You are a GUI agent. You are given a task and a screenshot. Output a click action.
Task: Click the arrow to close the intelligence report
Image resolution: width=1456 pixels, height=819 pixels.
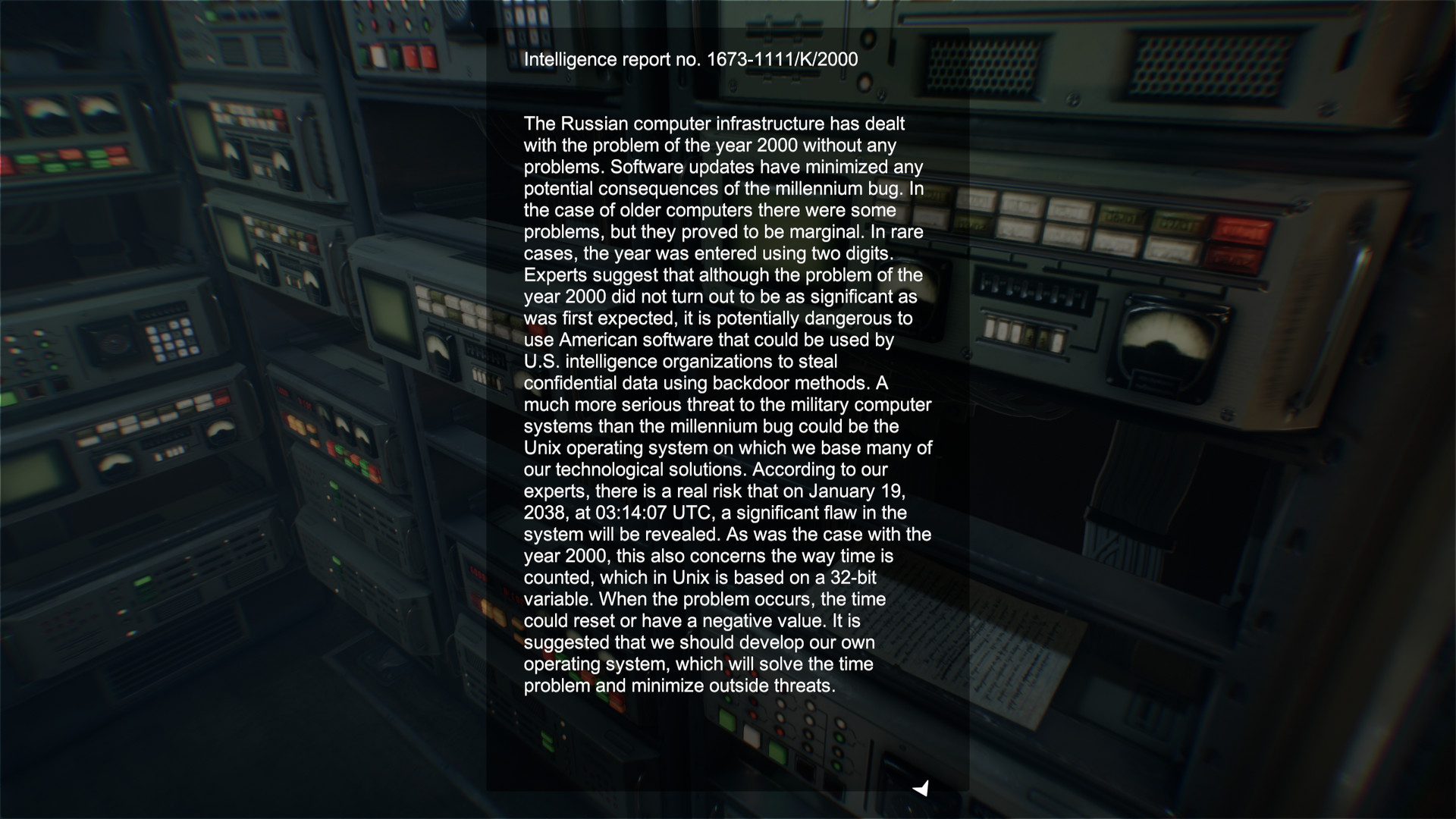click(921, 789)
